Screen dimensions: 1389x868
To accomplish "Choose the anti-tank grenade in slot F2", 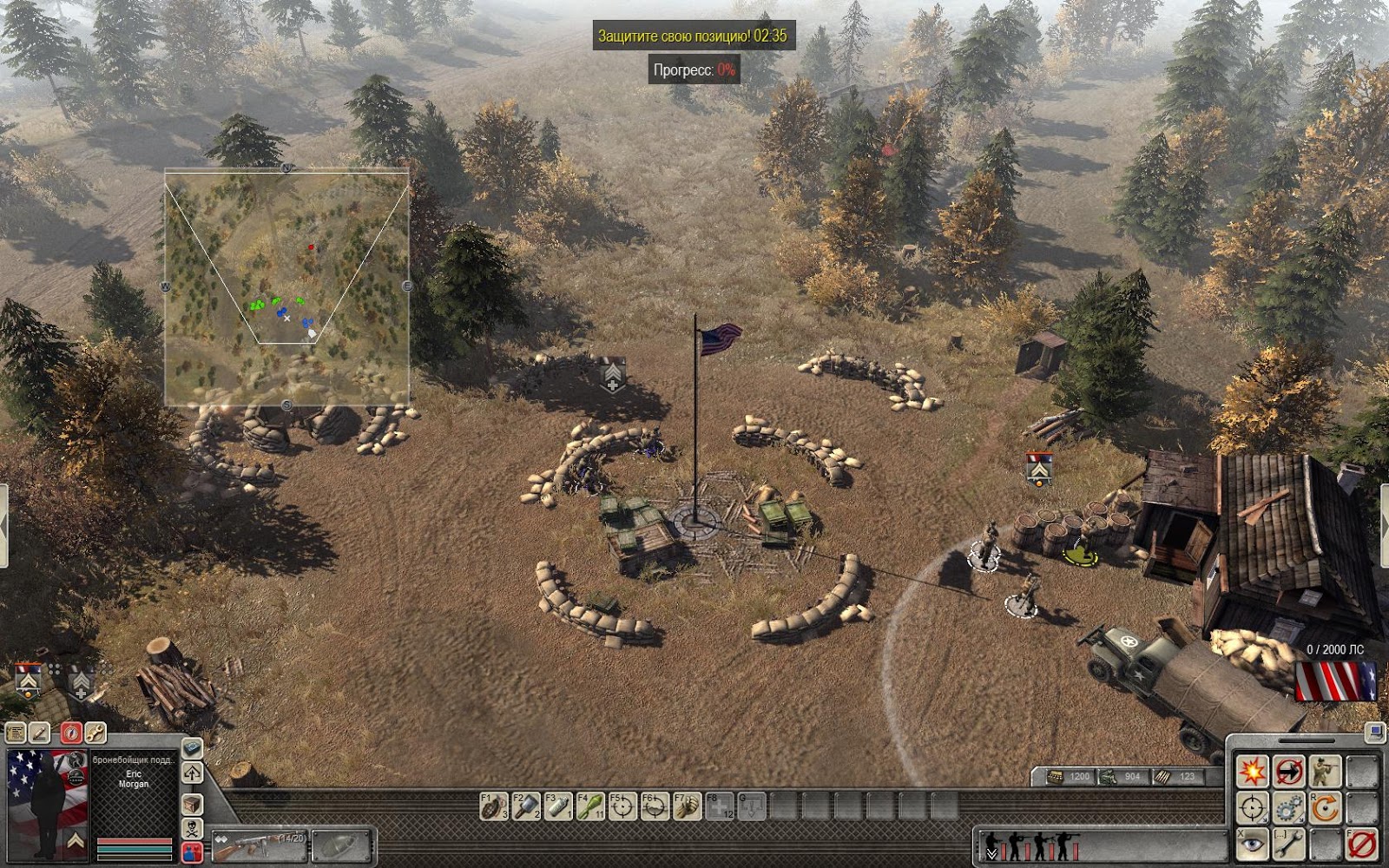I will point(526,806).
